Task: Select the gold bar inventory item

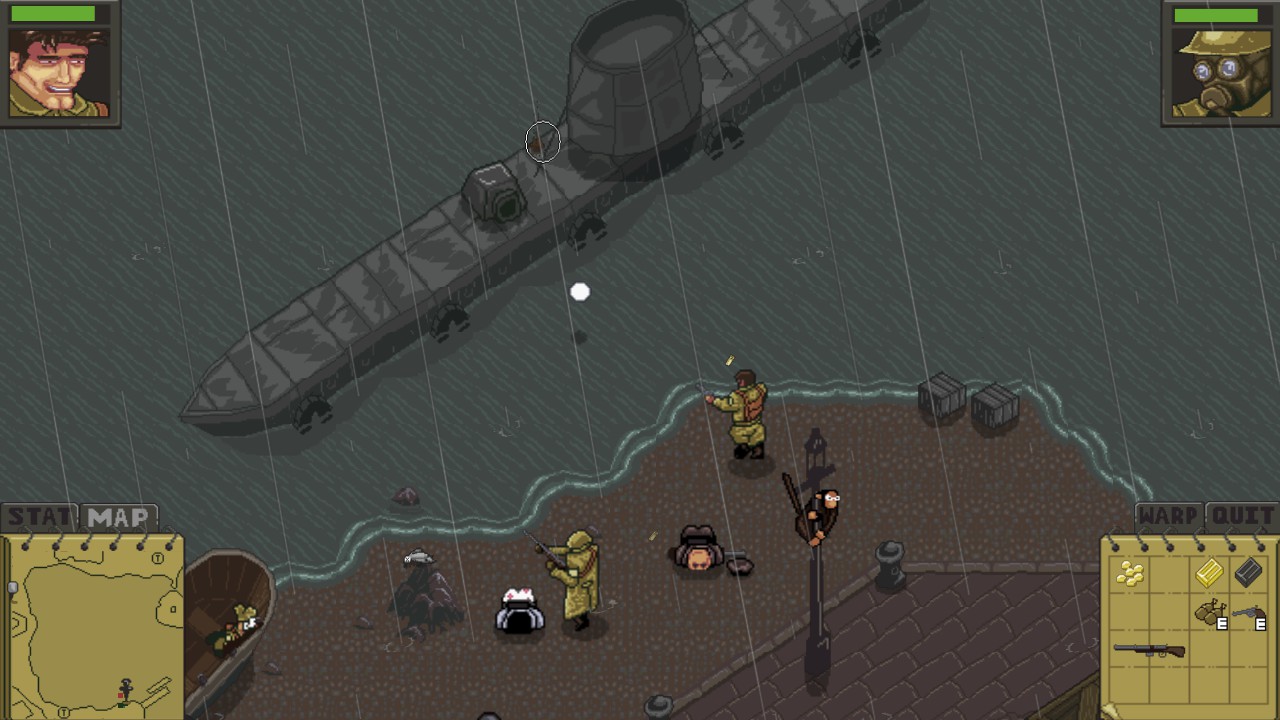Action: [1208, 575]
